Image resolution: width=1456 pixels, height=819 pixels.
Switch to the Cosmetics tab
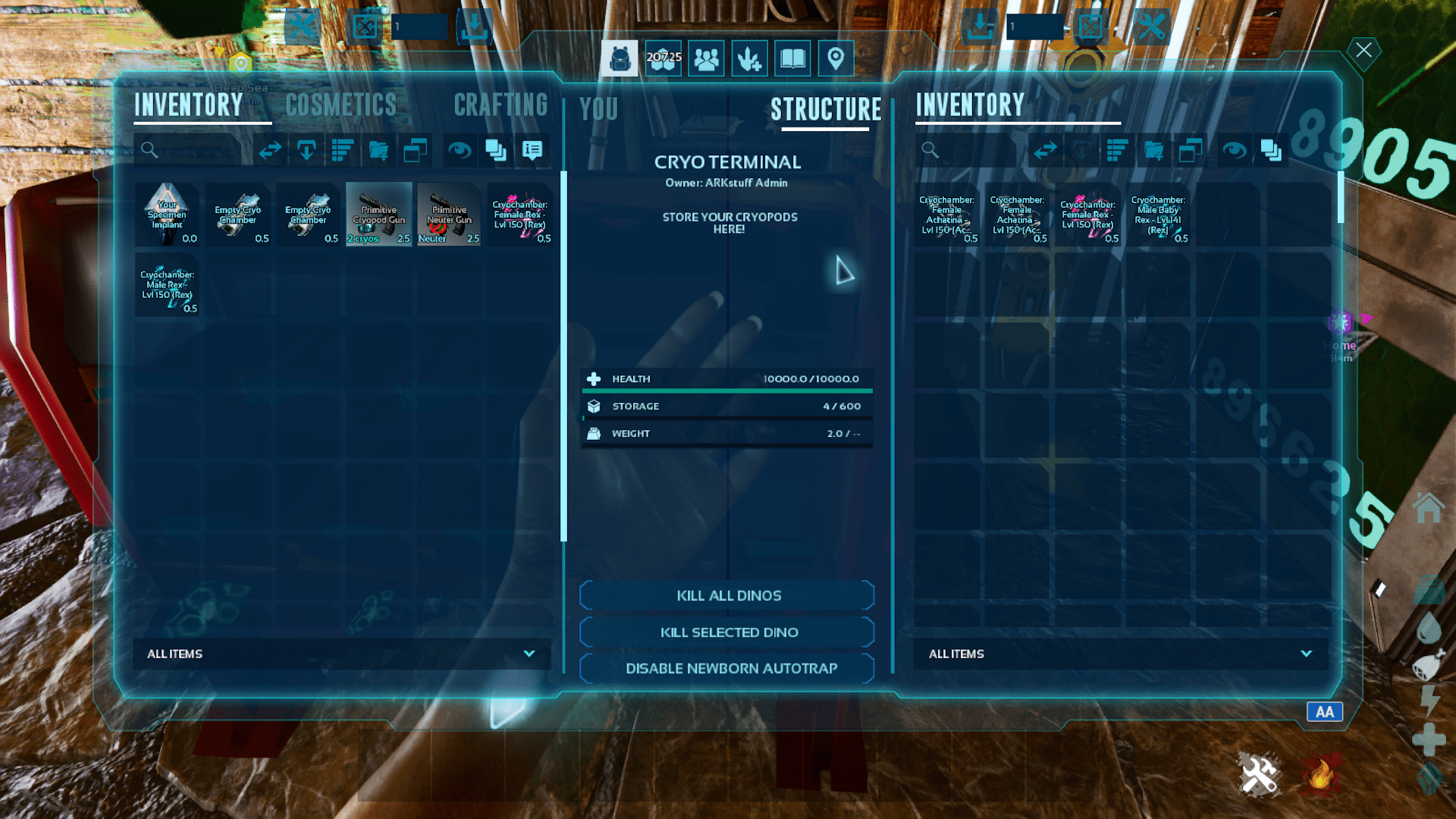coord(341,105)
